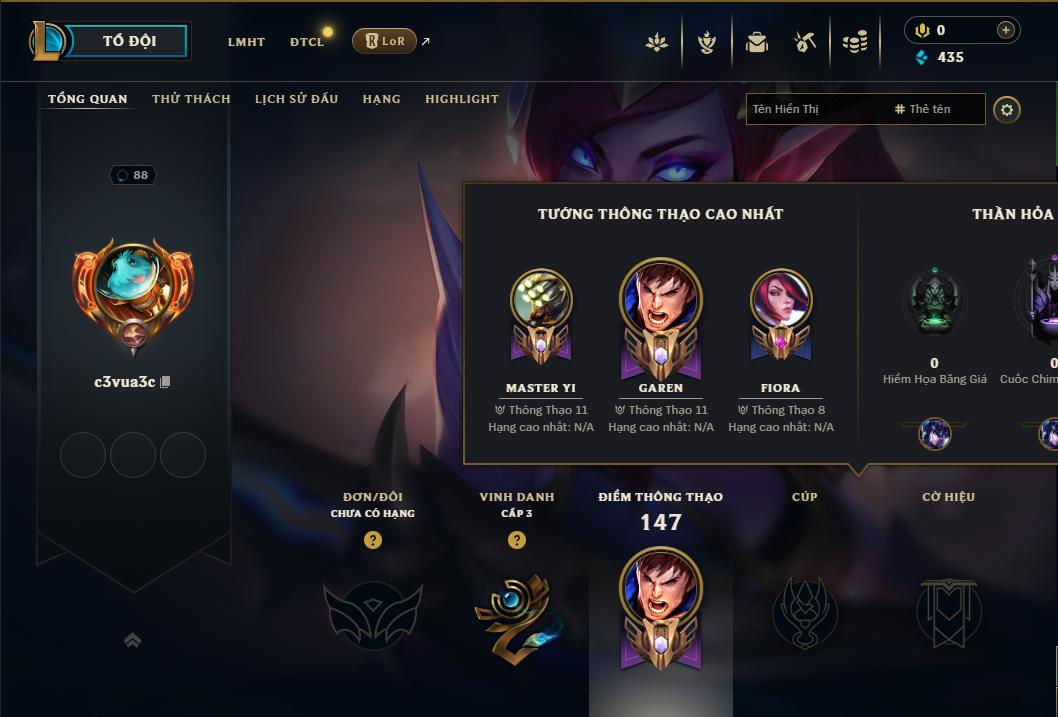
Task: Switch to the LMHT game tab
Action: click(x=246, y=42)
